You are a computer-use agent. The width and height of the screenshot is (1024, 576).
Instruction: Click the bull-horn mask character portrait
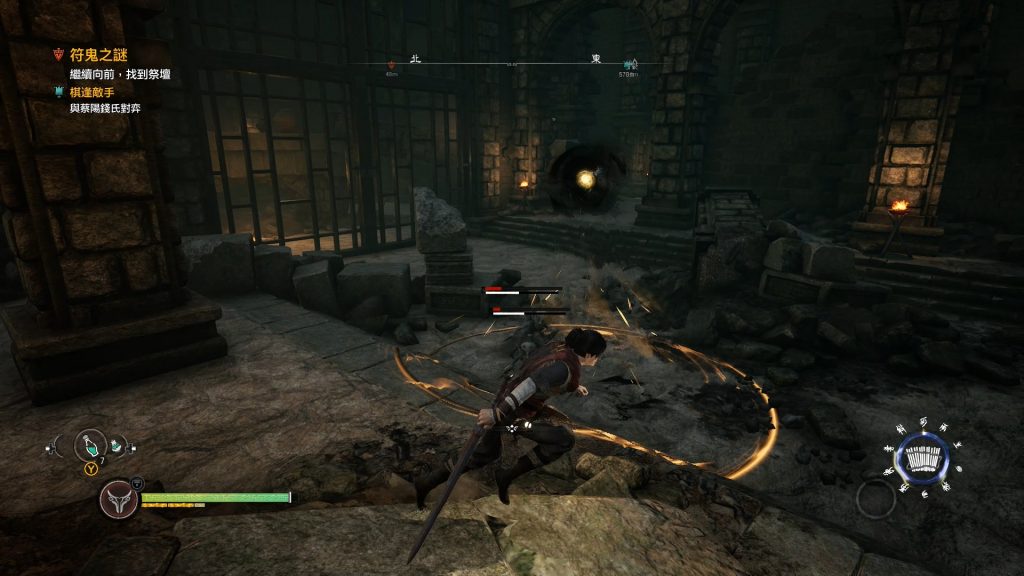[118, 498]
